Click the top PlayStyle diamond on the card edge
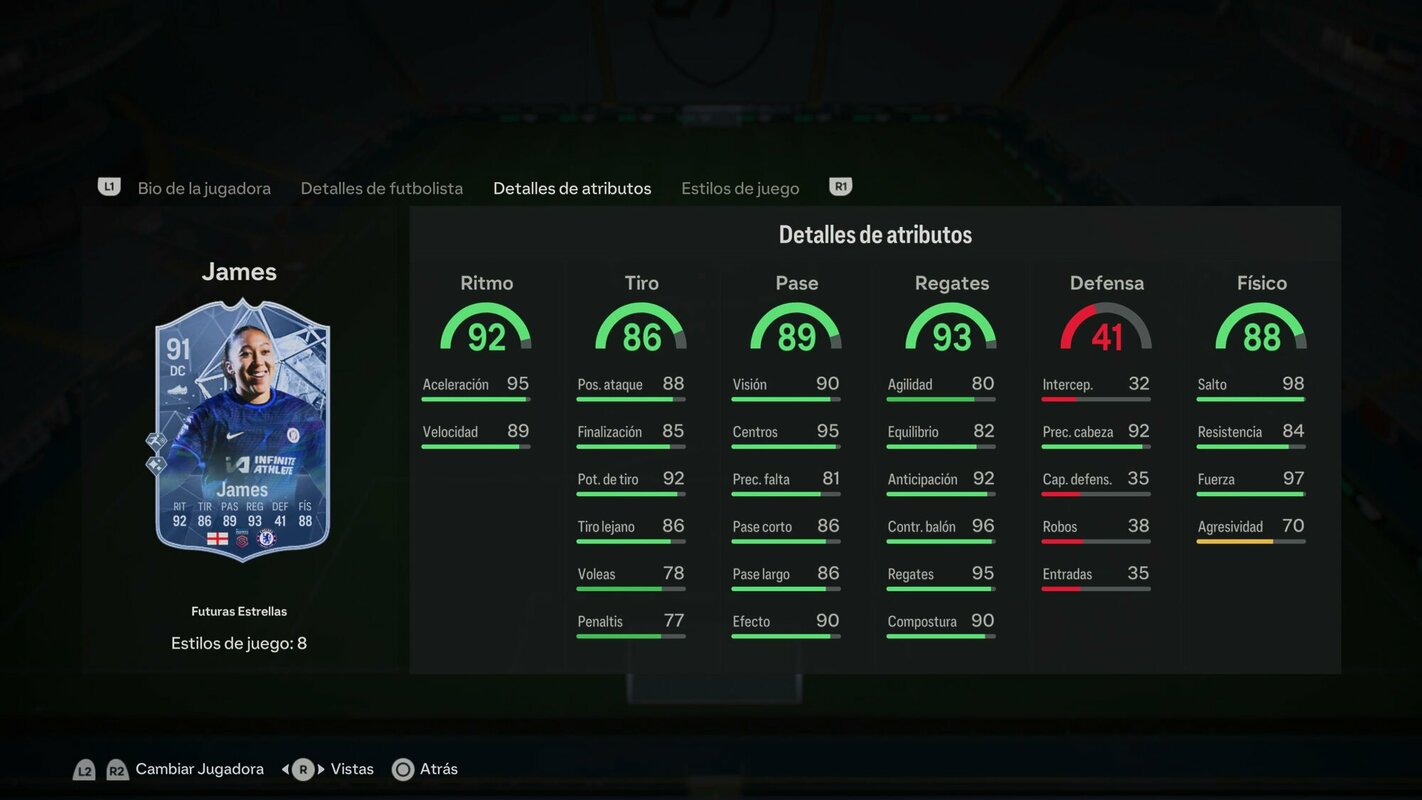 [156, 440]
